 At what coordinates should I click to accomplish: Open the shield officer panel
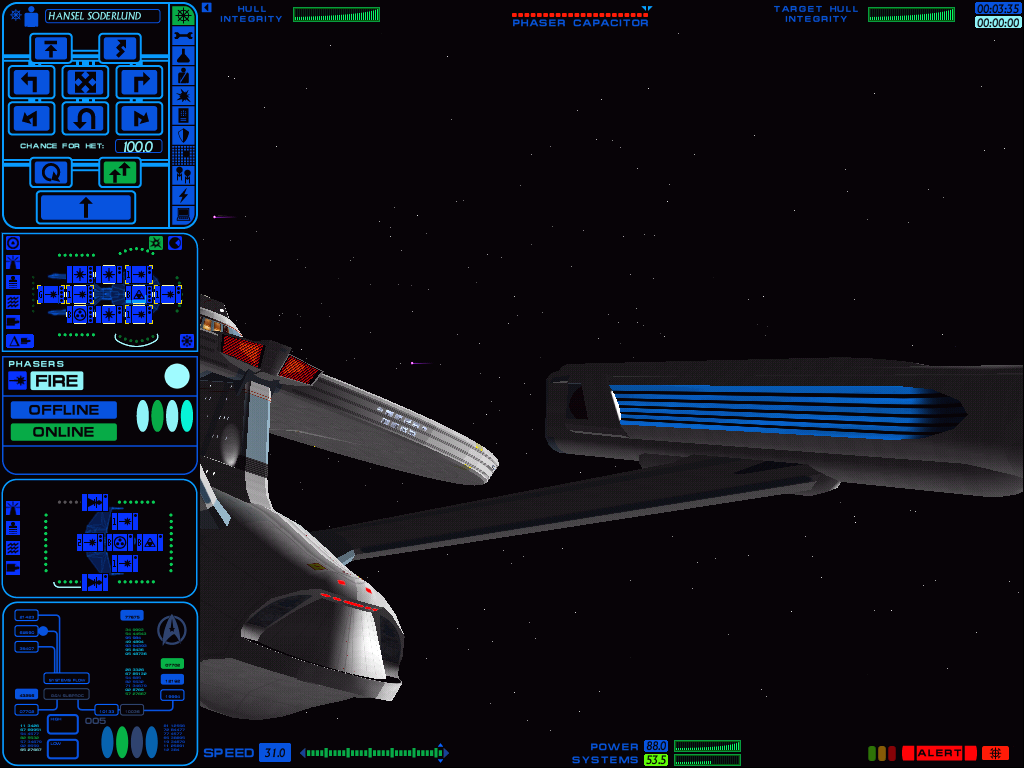click(x=183, y=135)
